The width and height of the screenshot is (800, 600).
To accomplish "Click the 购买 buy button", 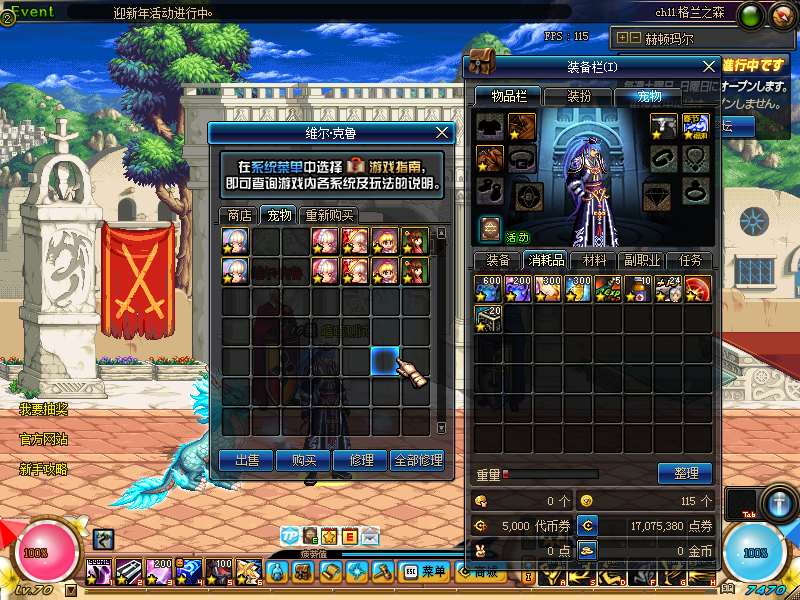I will click(x=304, y=460).
